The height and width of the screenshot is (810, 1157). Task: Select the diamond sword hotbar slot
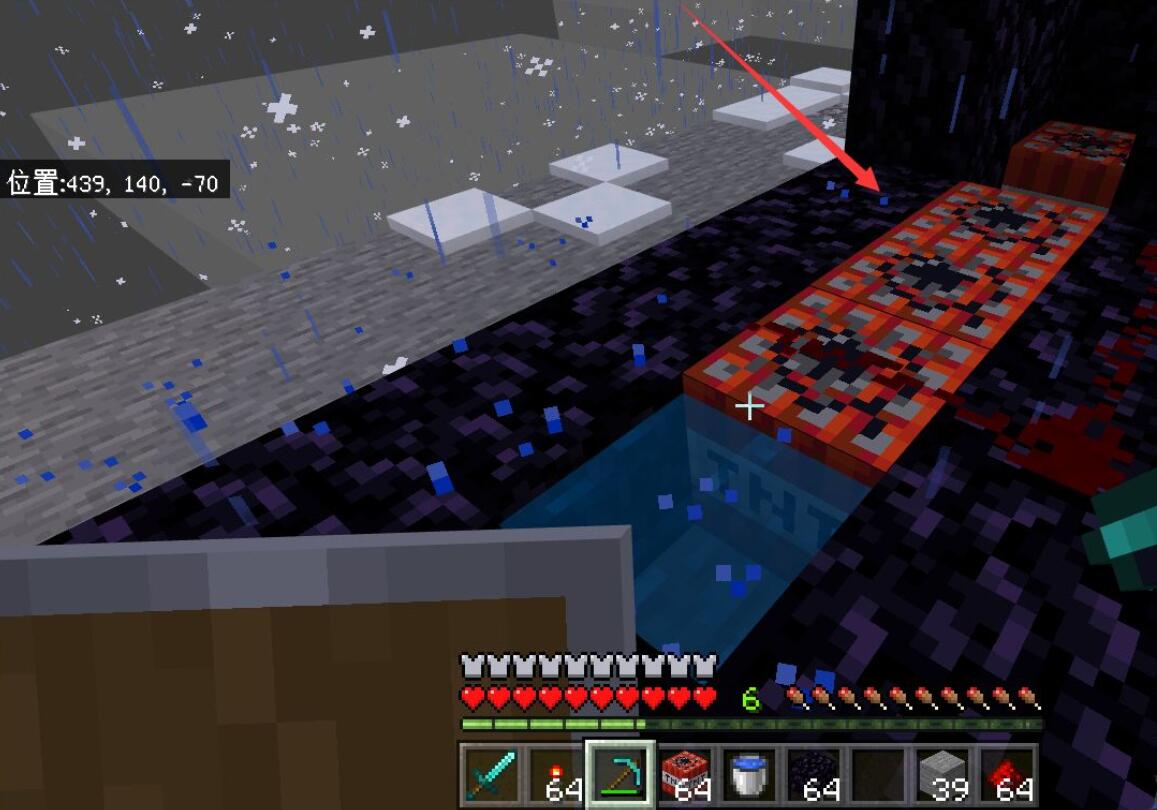(490, 775)
